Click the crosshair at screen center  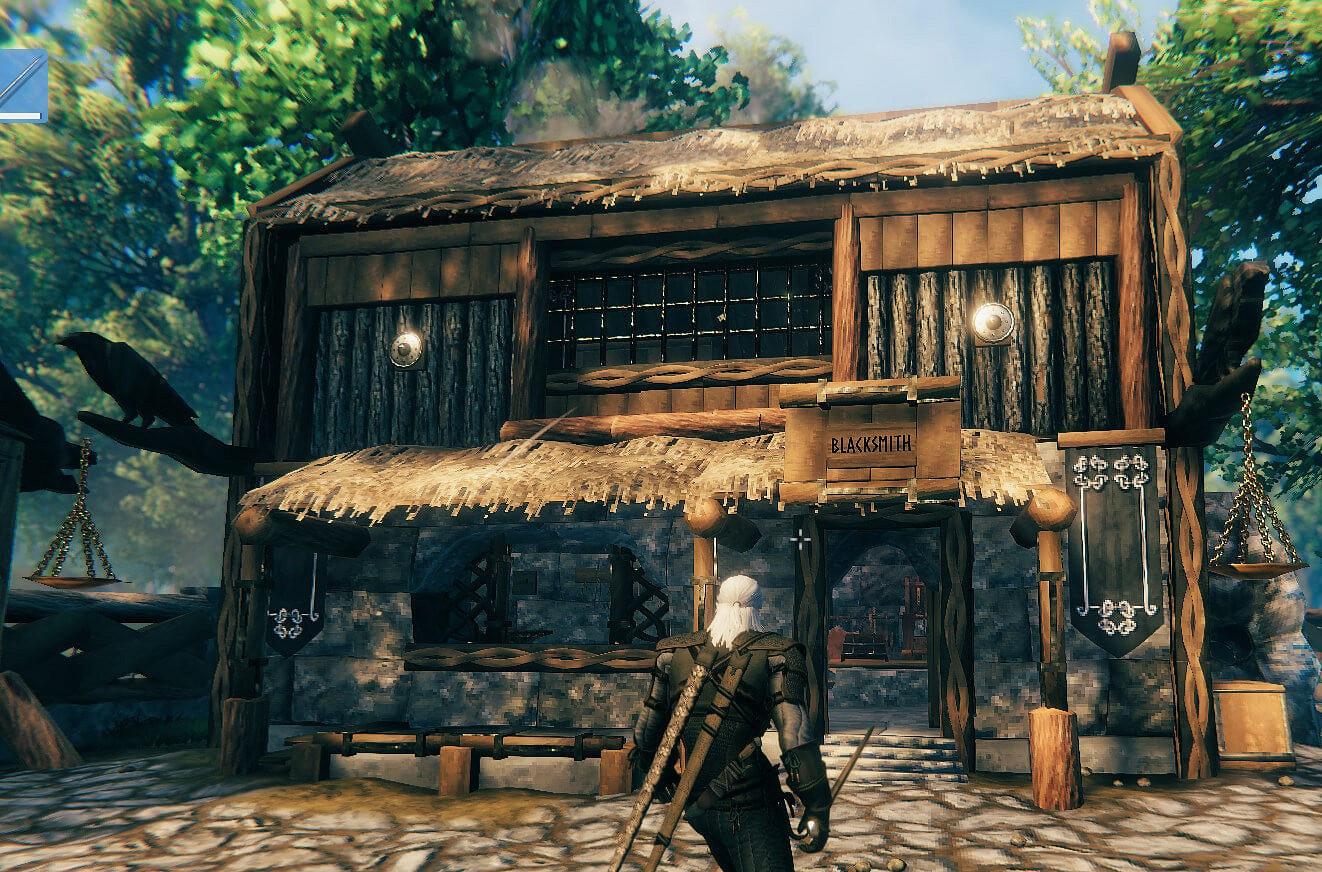click(801, 540)
